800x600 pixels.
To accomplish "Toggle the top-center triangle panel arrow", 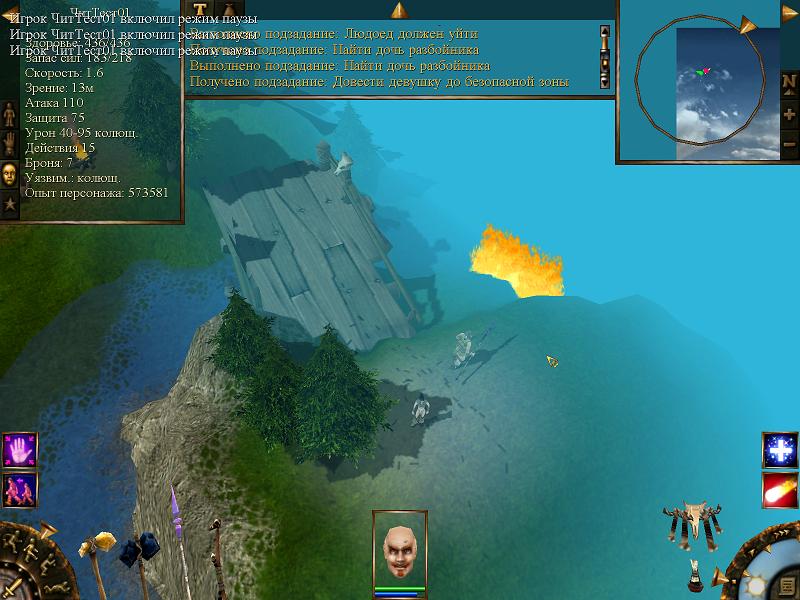I will tap(398, 11).
